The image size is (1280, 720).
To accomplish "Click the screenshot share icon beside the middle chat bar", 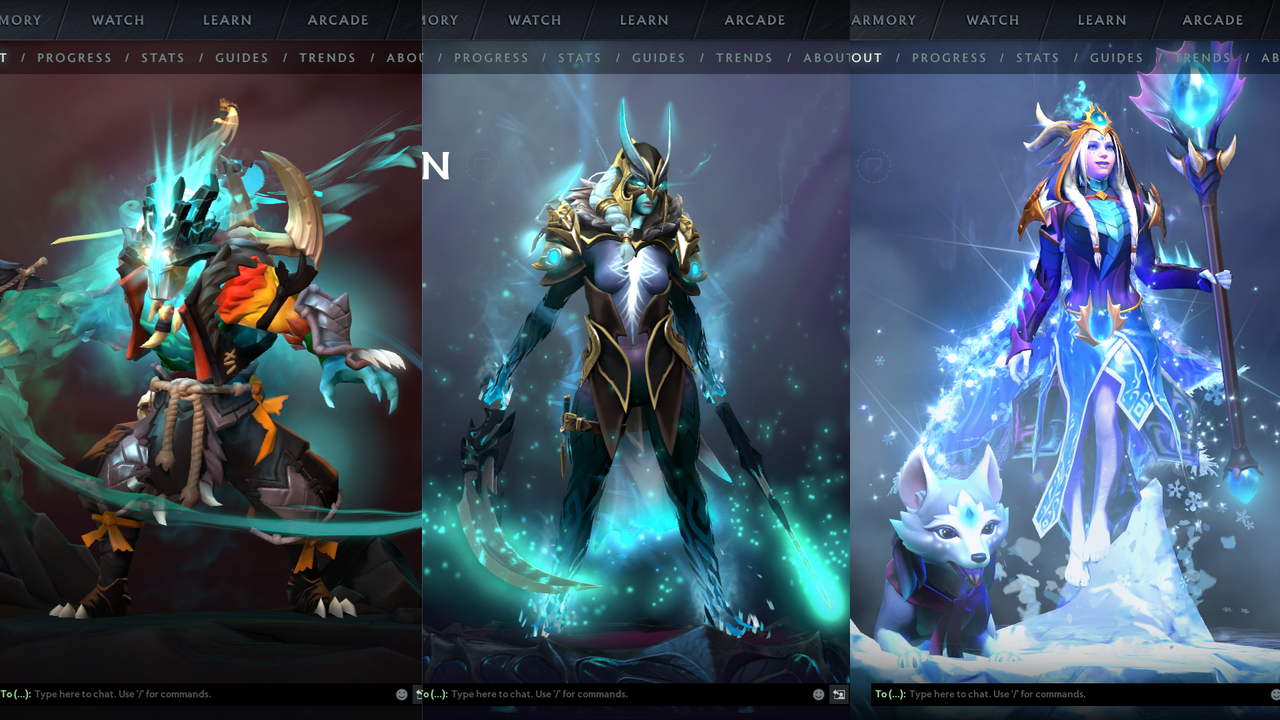I will (837, 694).
